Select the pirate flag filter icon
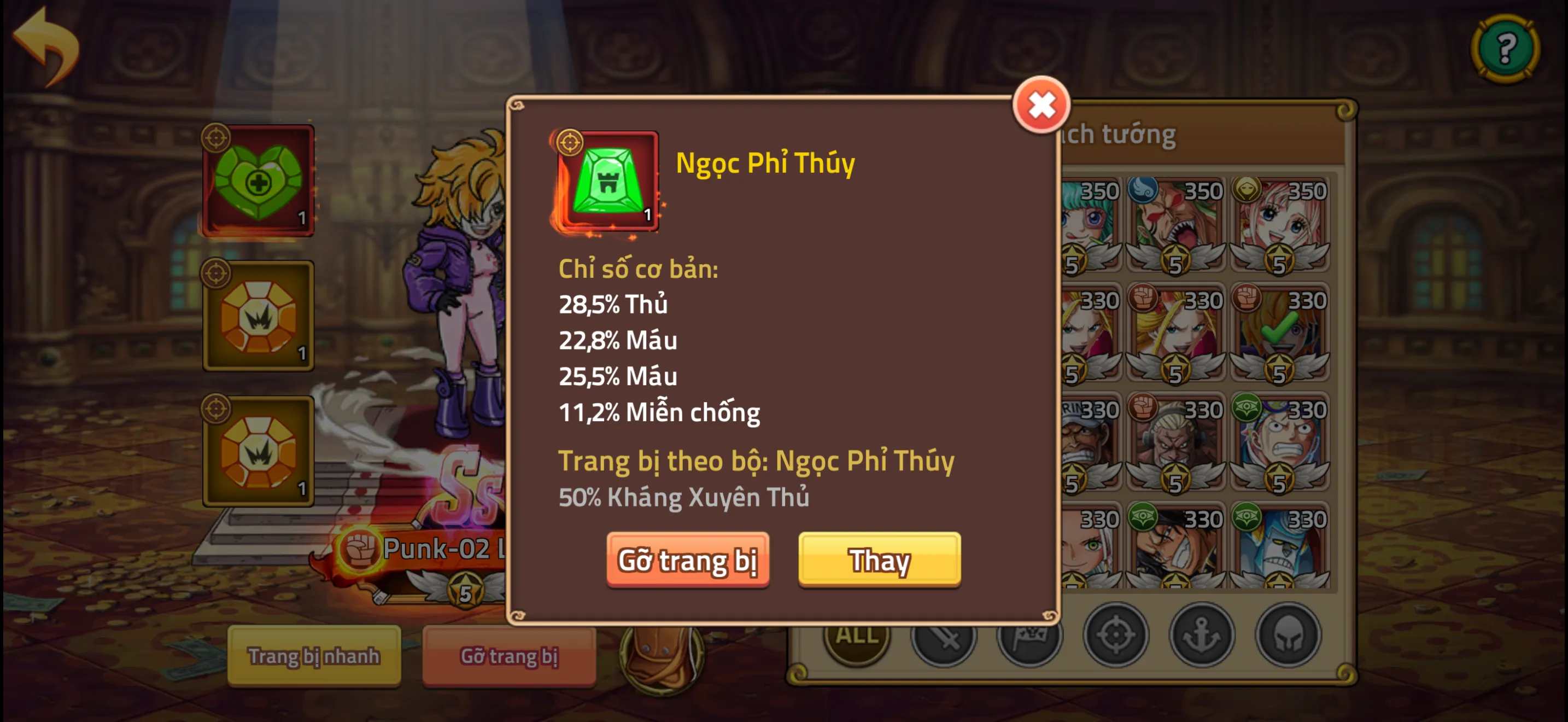 [x=1029, y=637]
